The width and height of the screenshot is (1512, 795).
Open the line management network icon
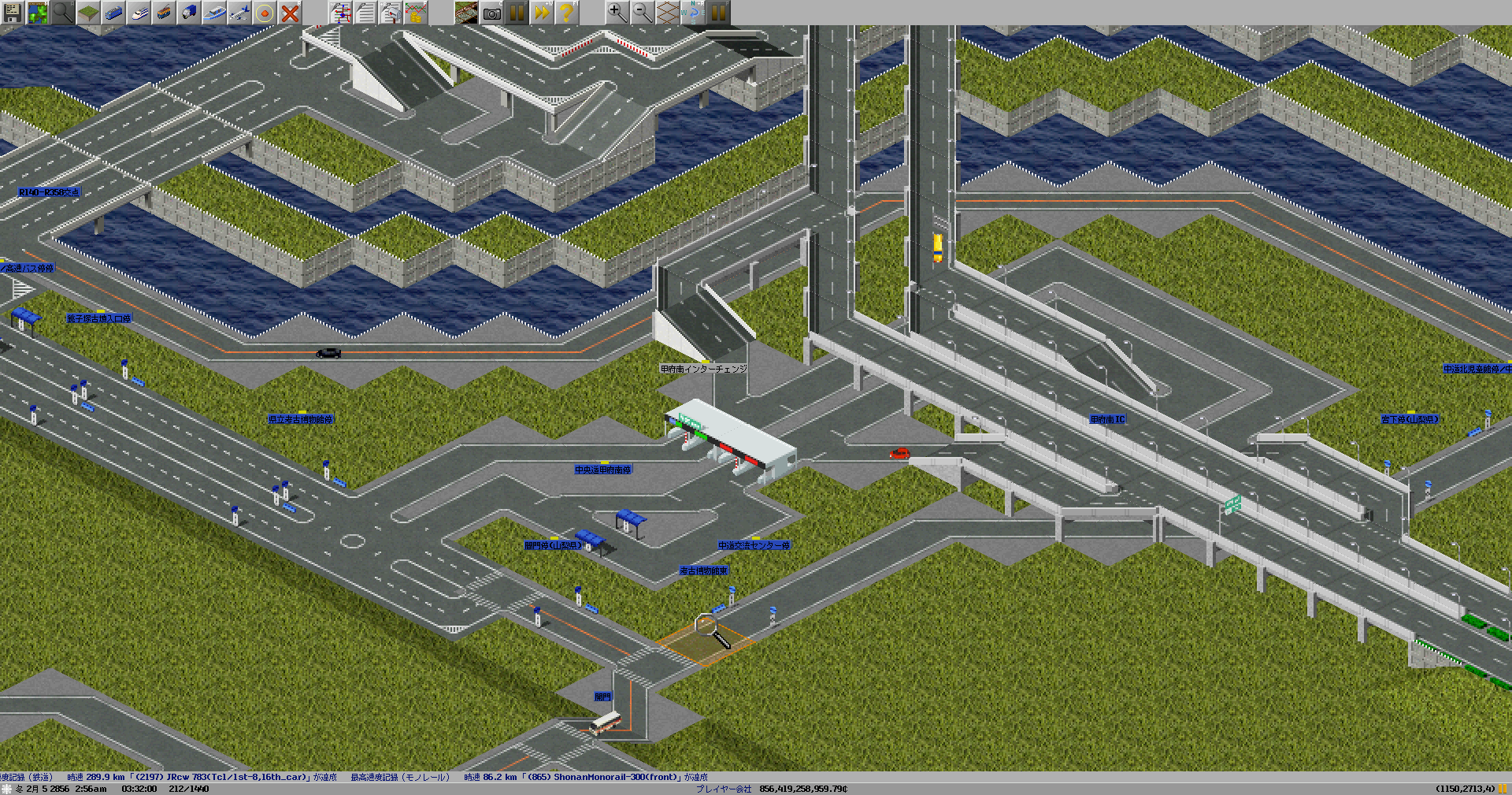click(340, 13)
